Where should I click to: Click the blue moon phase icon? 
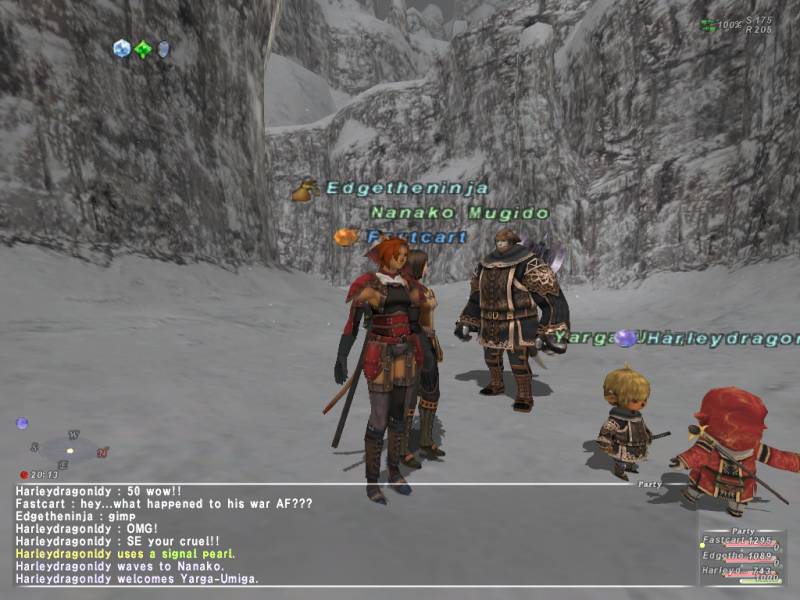(22, 423)
